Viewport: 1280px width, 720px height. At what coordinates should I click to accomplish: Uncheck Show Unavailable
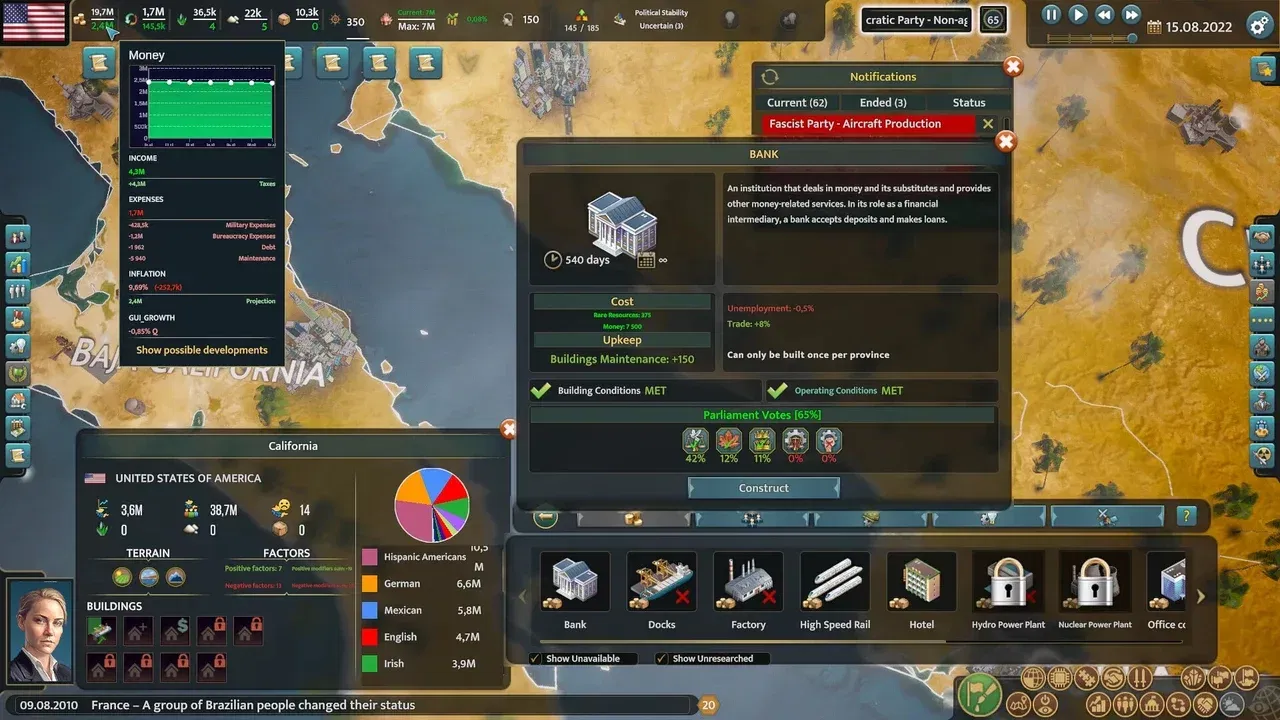tap(536, 658)
